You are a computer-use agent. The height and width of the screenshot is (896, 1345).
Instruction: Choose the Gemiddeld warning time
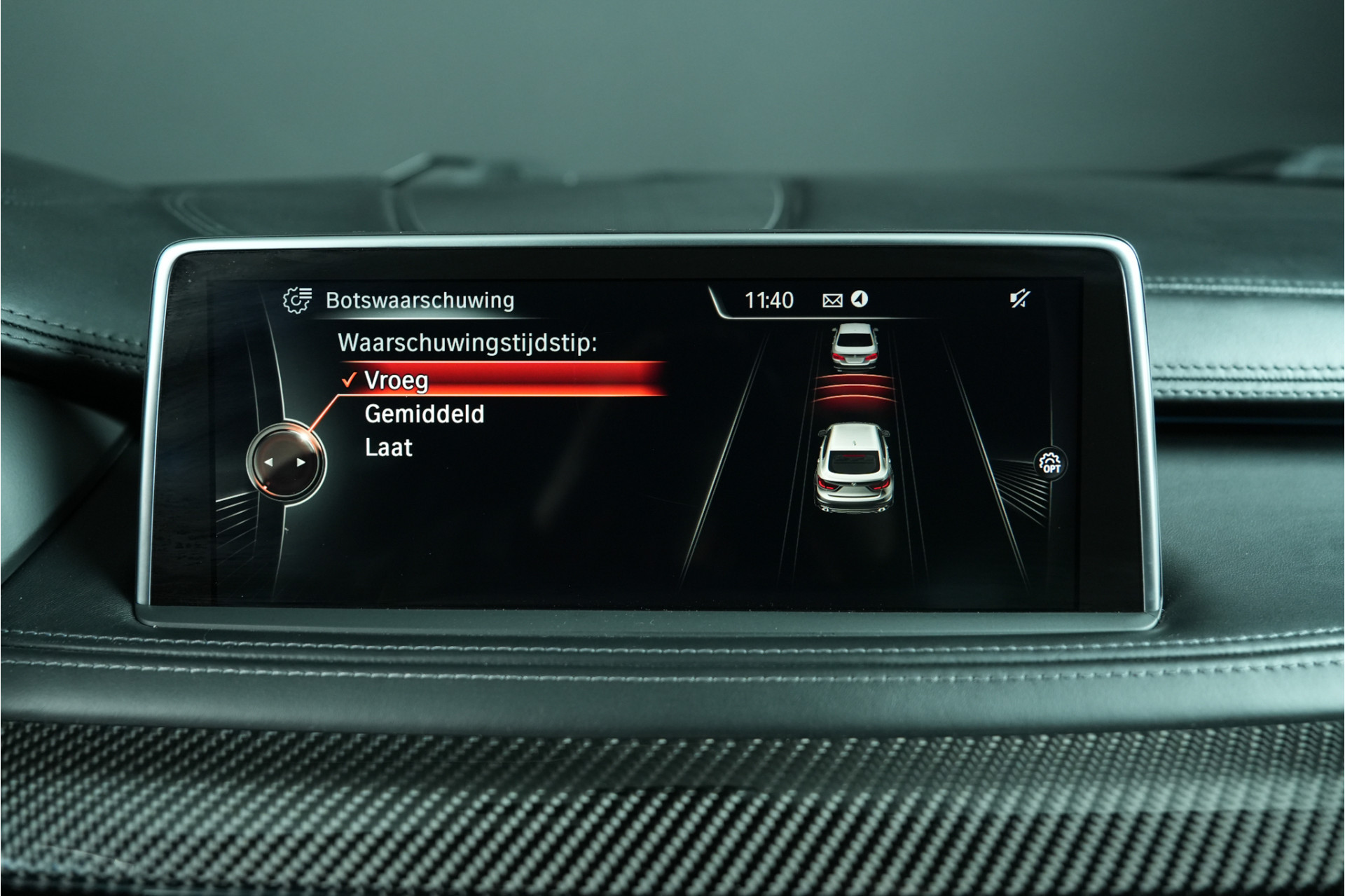pos(424,414)
